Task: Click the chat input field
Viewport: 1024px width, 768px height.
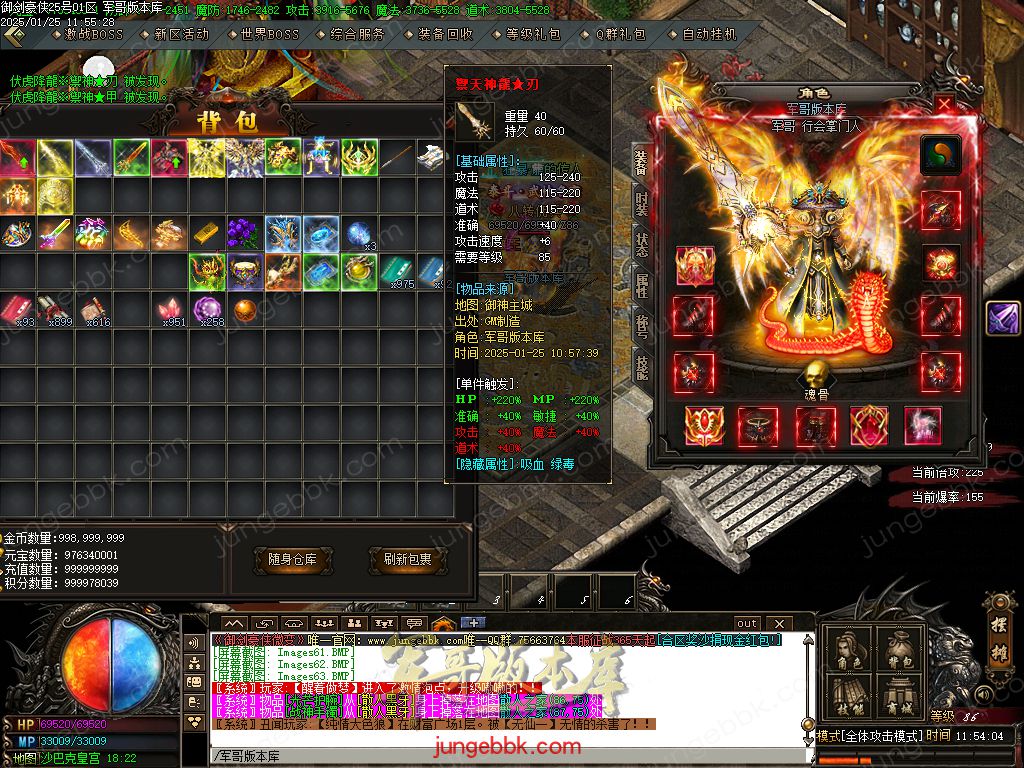Action: click(500, 755)
